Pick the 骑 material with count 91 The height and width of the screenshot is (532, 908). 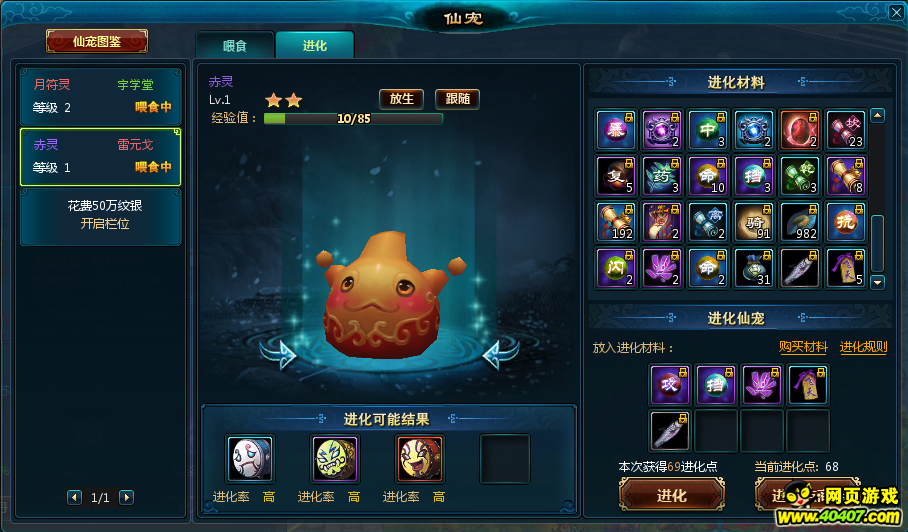753,221
